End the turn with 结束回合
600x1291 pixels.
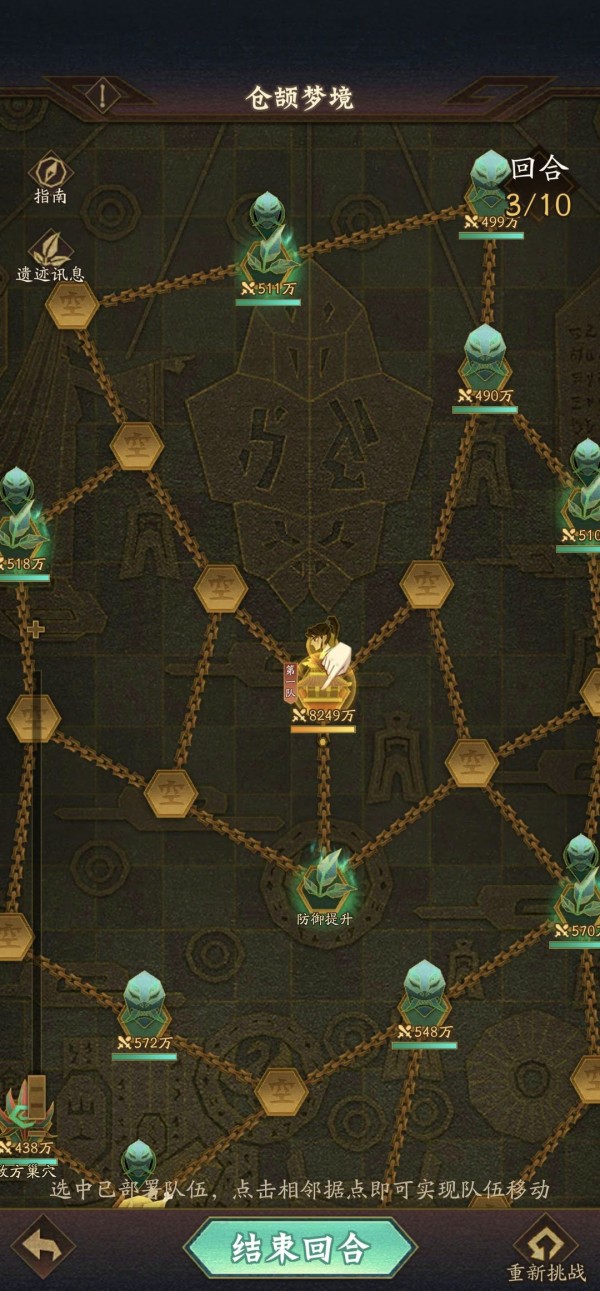click(300, 1247)
